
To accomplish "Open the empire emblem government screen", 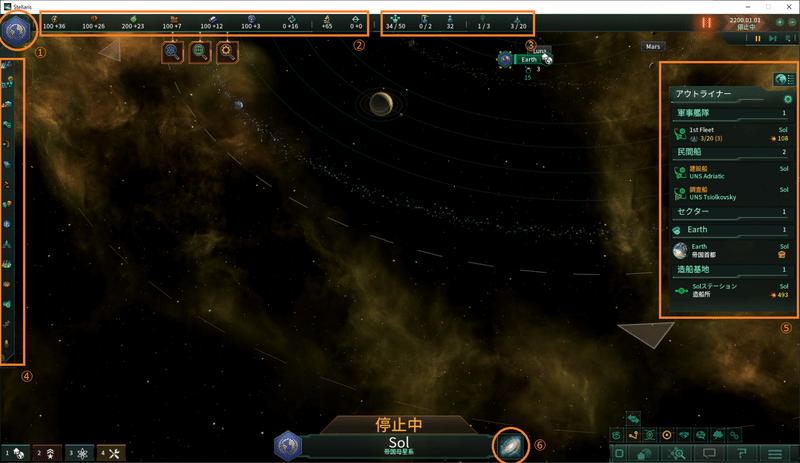I will pos(19,29).
